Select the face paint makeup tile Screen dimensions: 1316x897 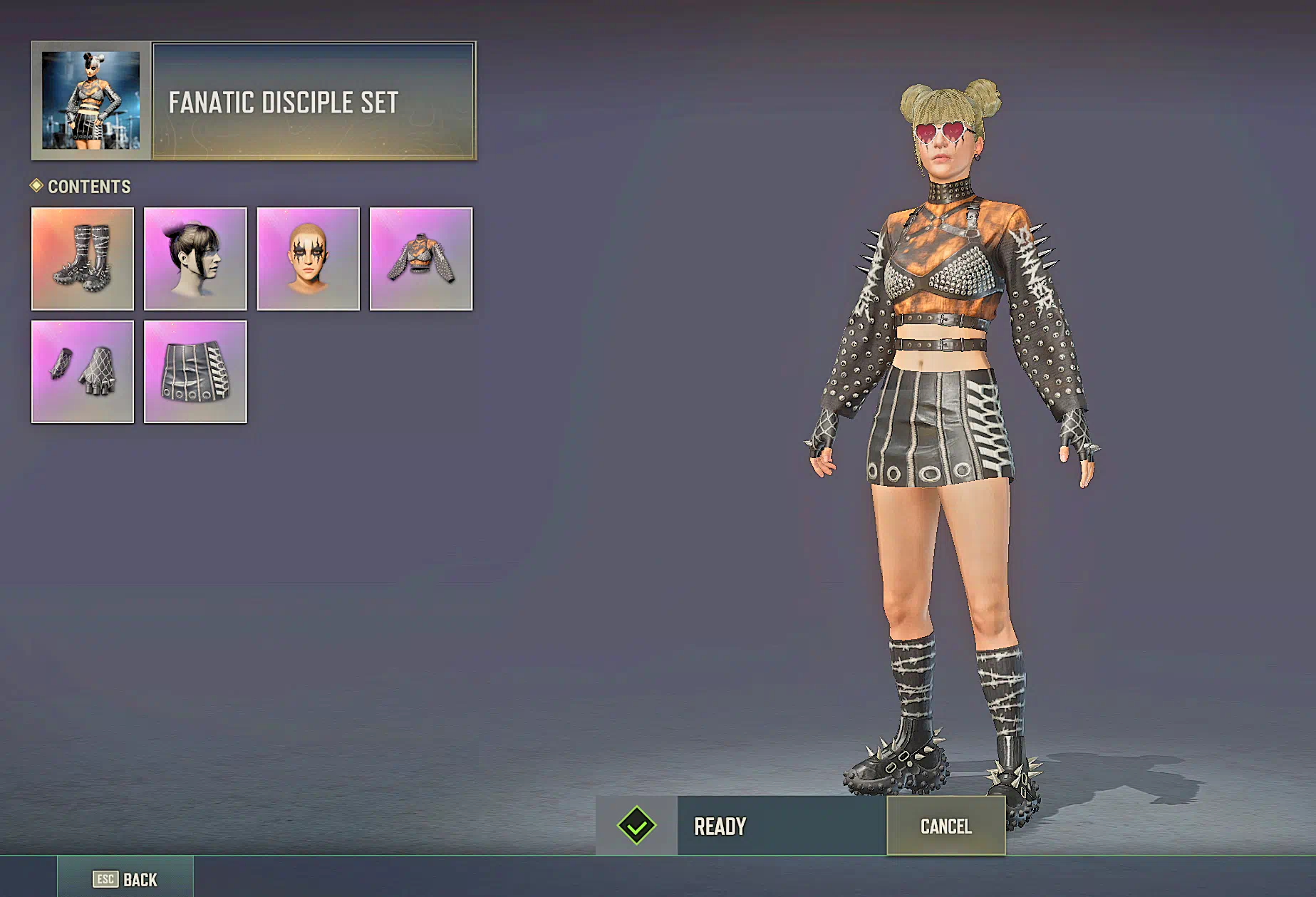tap(308, 259)
